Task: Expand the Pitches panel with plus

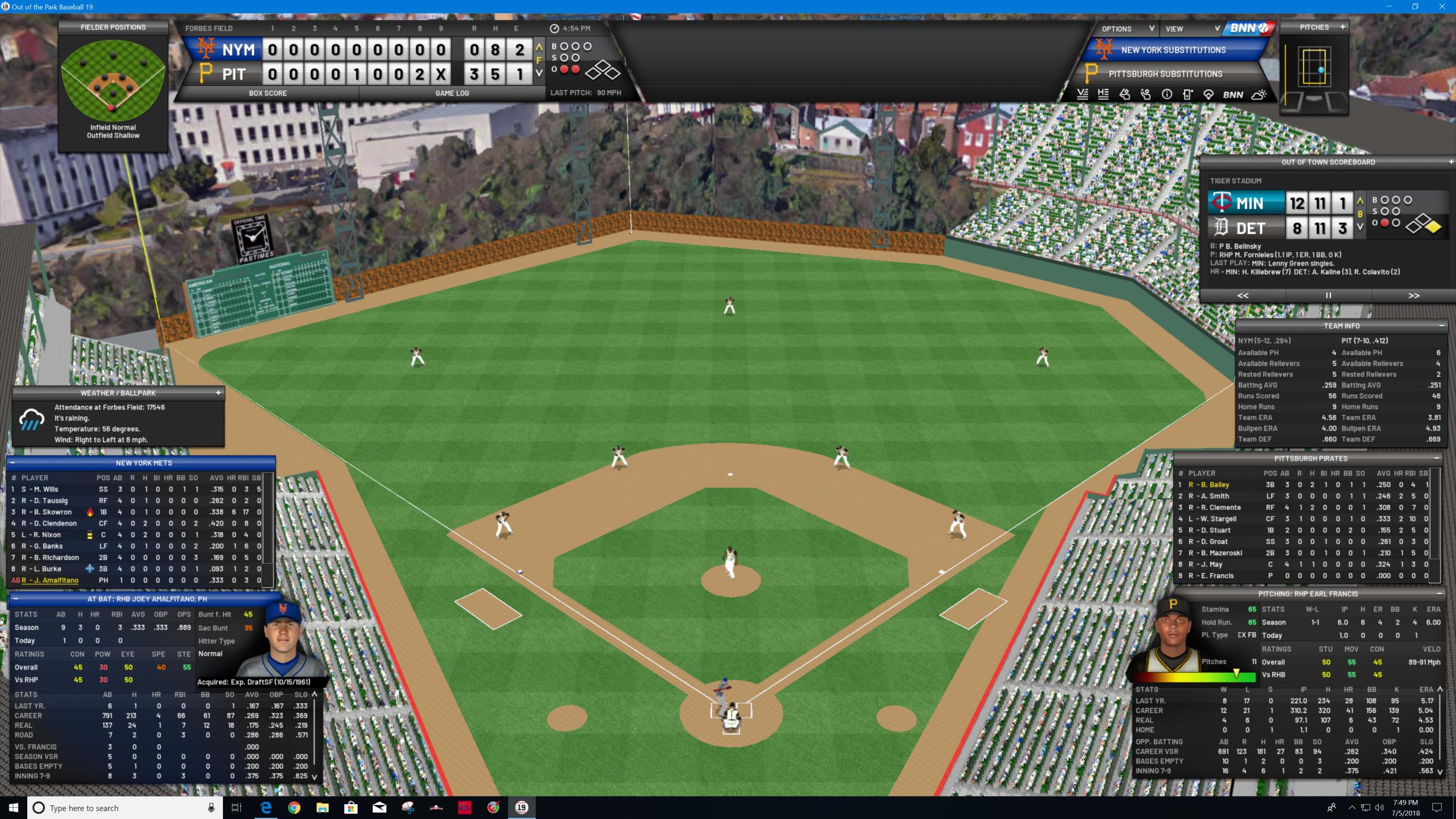Action: (x=1342, y=27)
